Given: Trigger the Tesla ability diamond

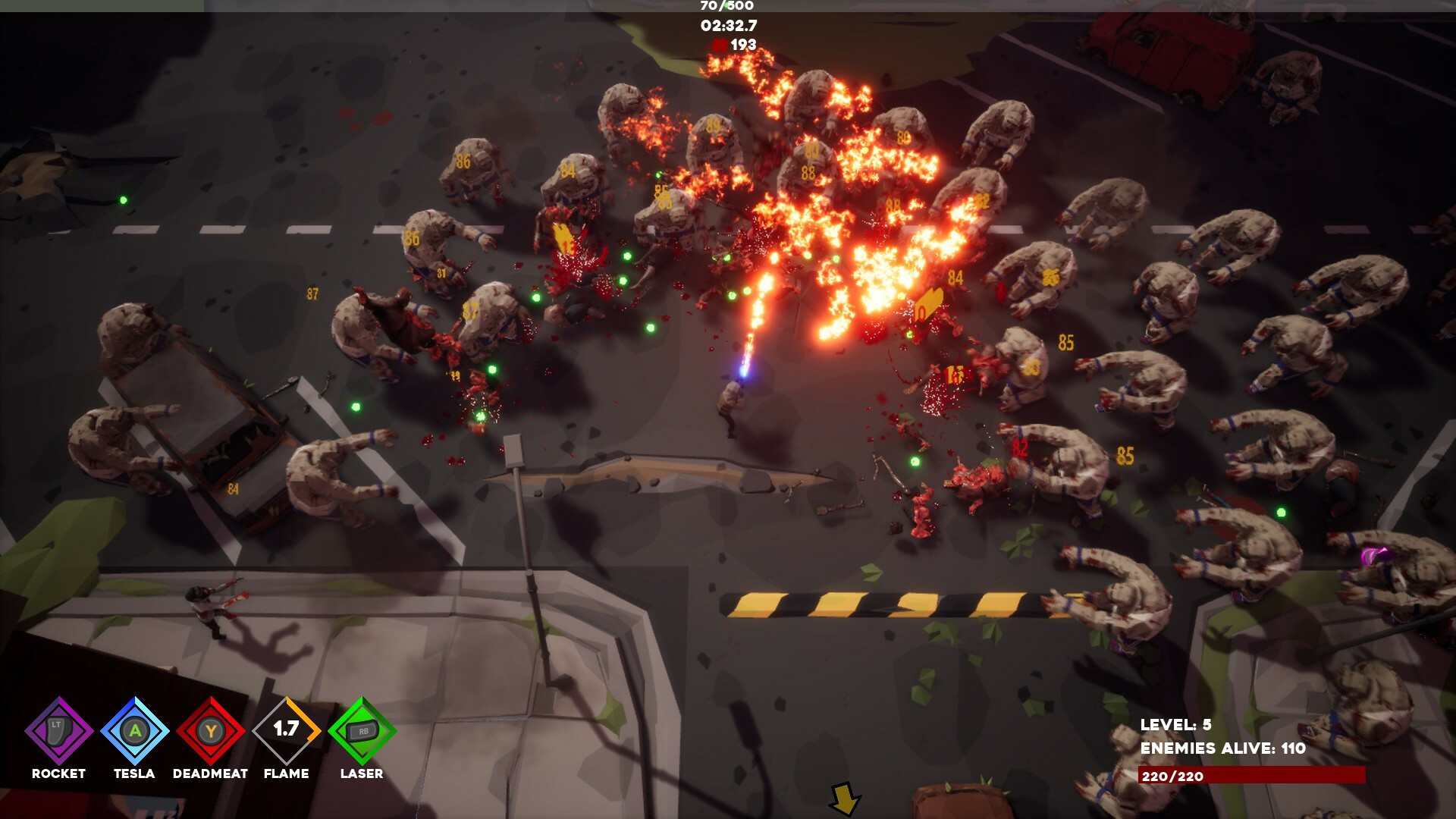Looking at the screenshot, I should [x=134, y=731].
